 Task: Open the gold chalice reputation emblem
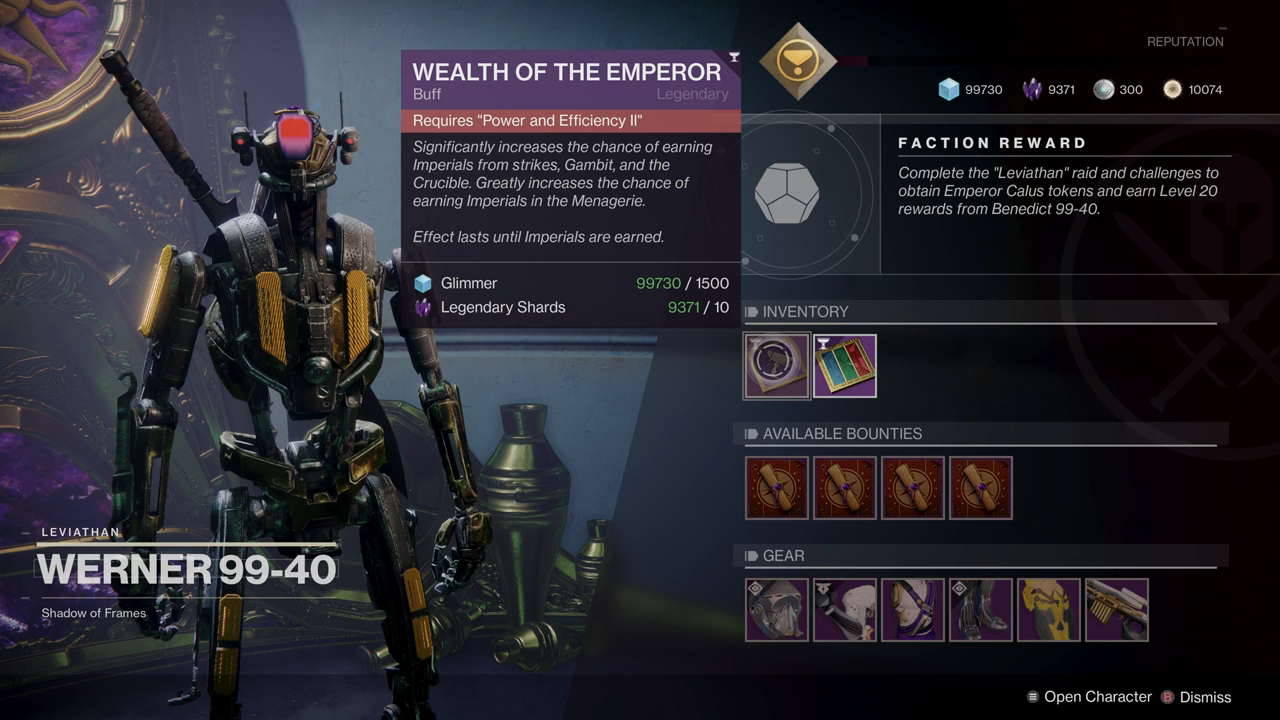(x=797, y=61)
